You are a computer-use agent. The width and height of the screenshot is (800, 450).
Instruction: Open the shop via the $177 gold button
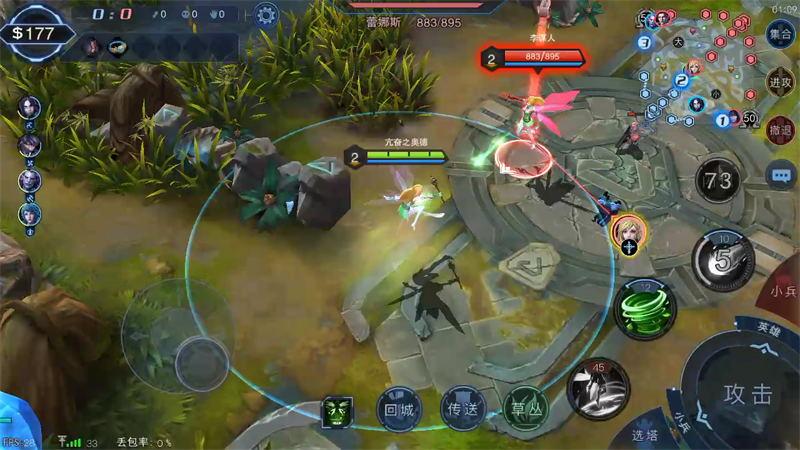(x=38, y=33)
